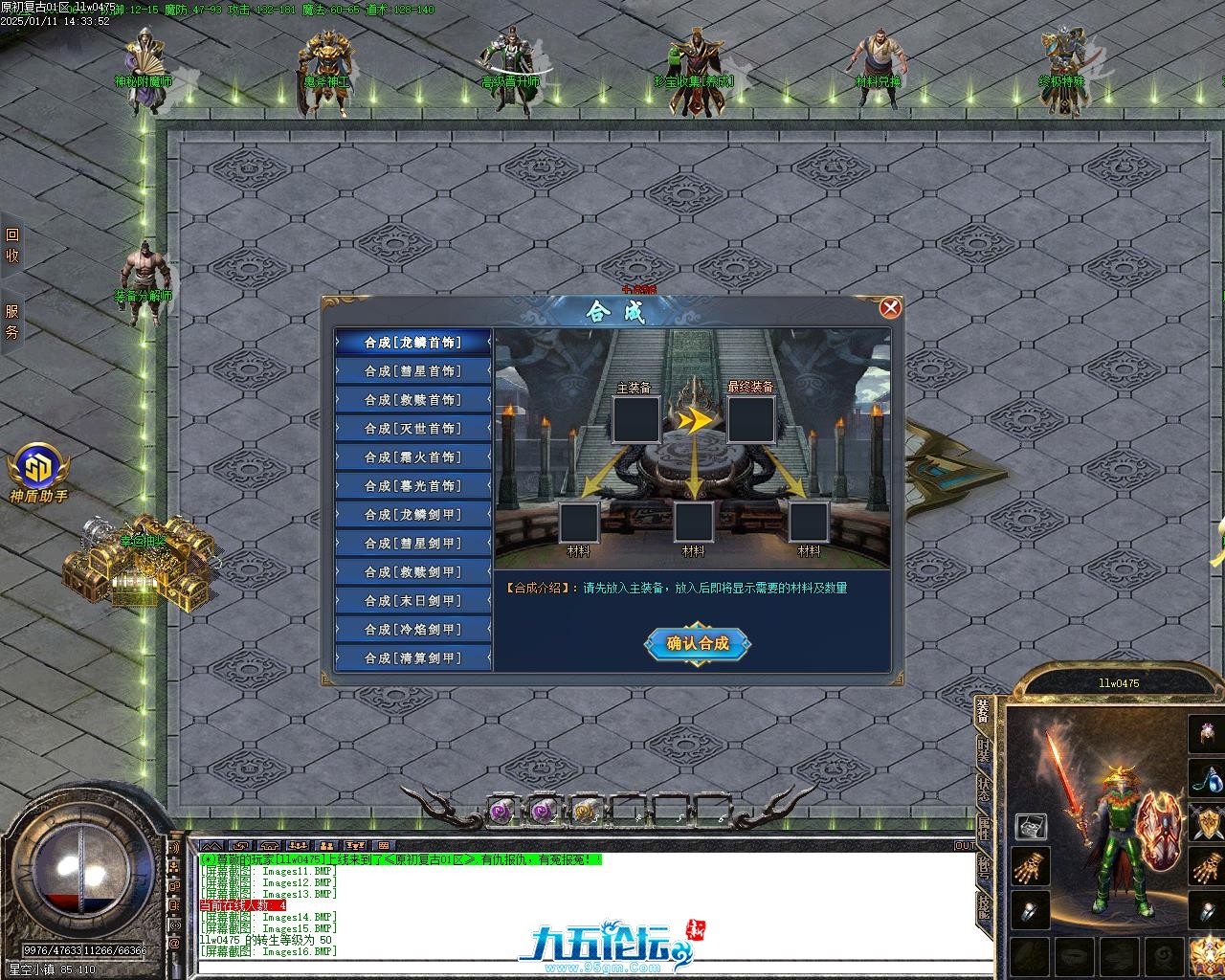Viewport: 1225px width, 980px height.
Task: Open the 合成[救赎首饰] recipe
Action: (412, 399)
